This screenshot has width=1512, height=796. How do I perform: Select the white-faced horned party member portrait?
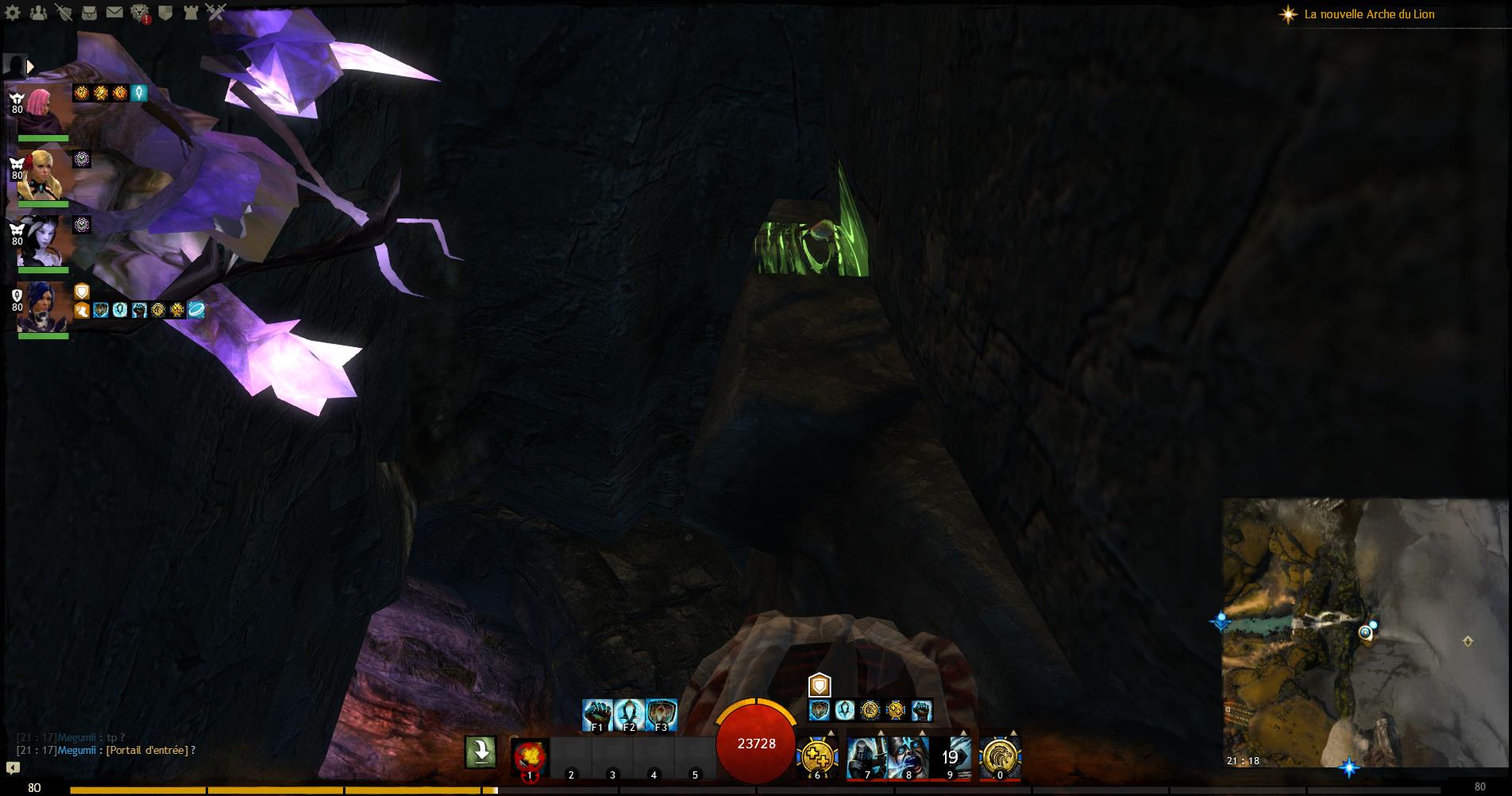click(x=42, y=242)
